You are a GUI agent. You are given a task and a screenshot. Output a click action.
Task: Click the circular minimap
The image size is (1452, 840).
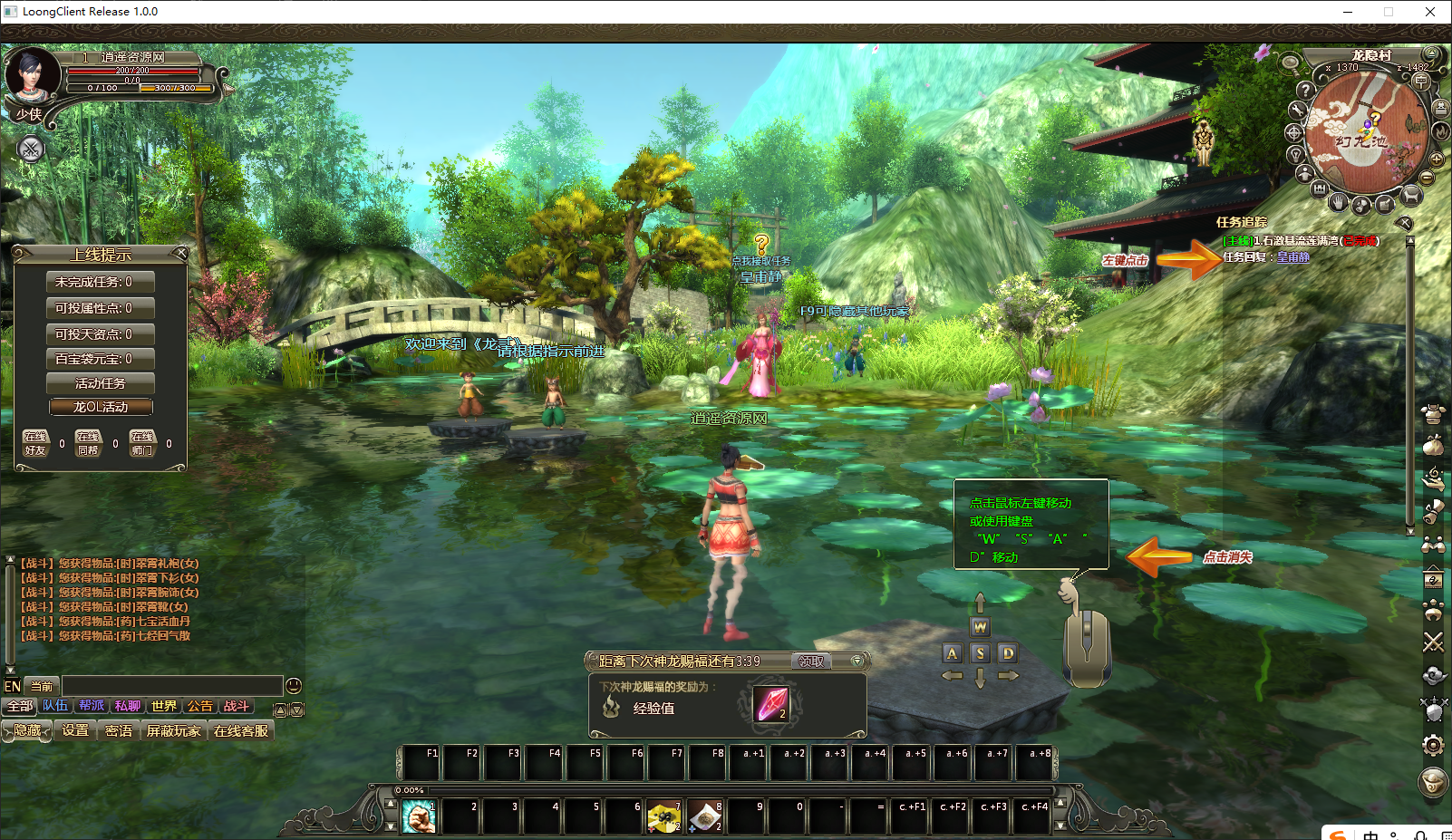point(1362,132)
